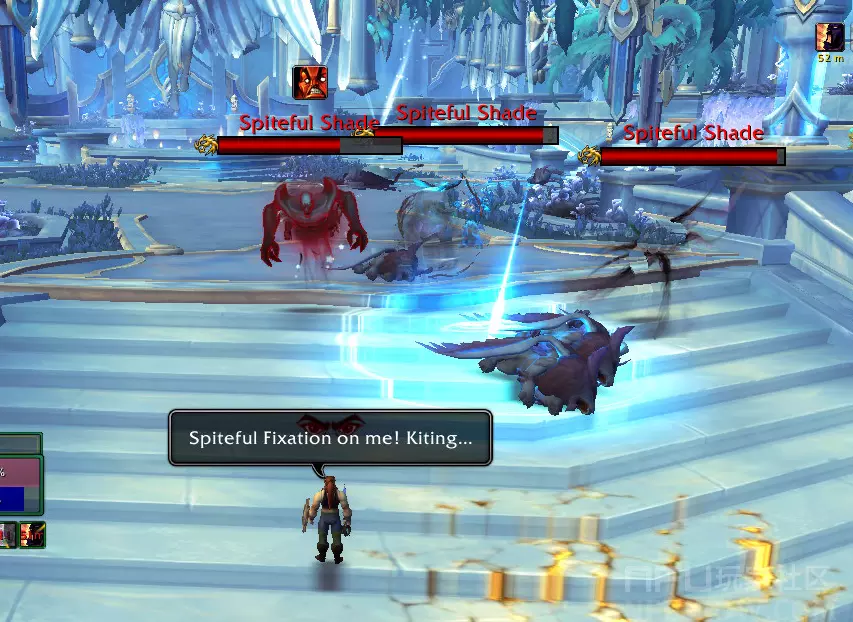Select the red angry face debuff icon
This screenshot has width=853, height=622.
click(310, 82)
